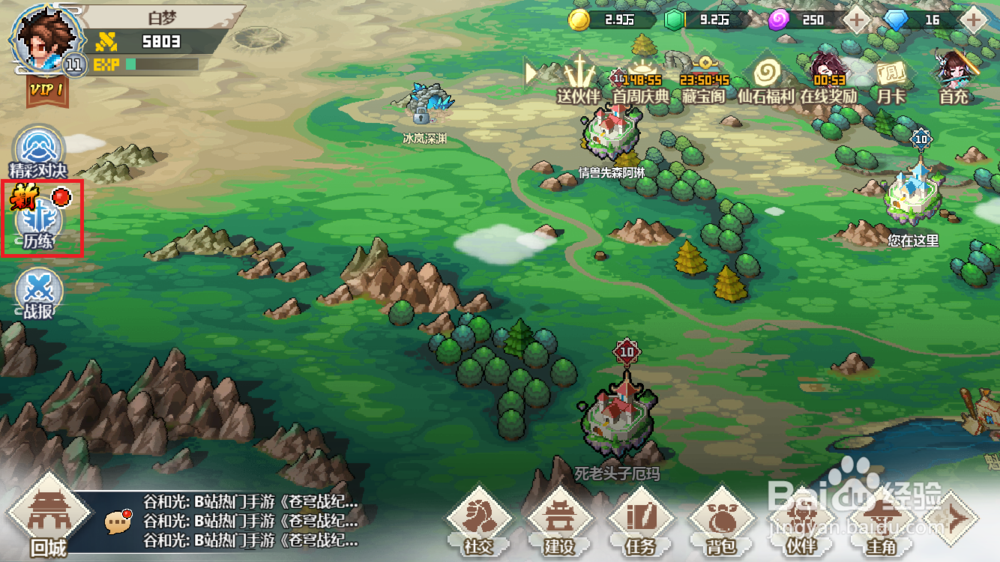Viewport: 1000px width, 562px height.
Task: Collapse the bottom menu with arrow button
Action: (956, 518)
